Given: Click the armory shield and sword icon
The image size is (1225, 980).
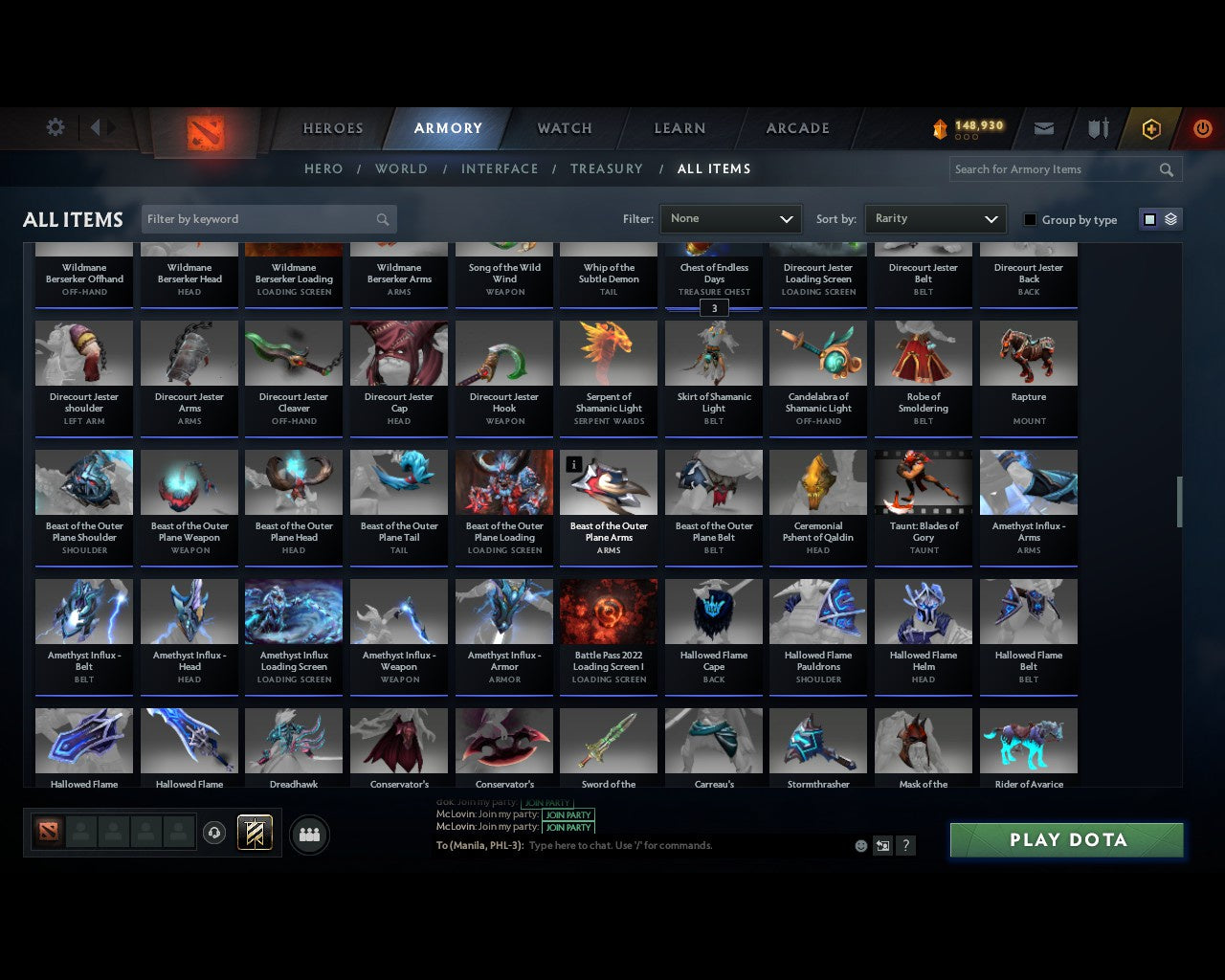Looking at the screenshot, I should point(1097,127).
